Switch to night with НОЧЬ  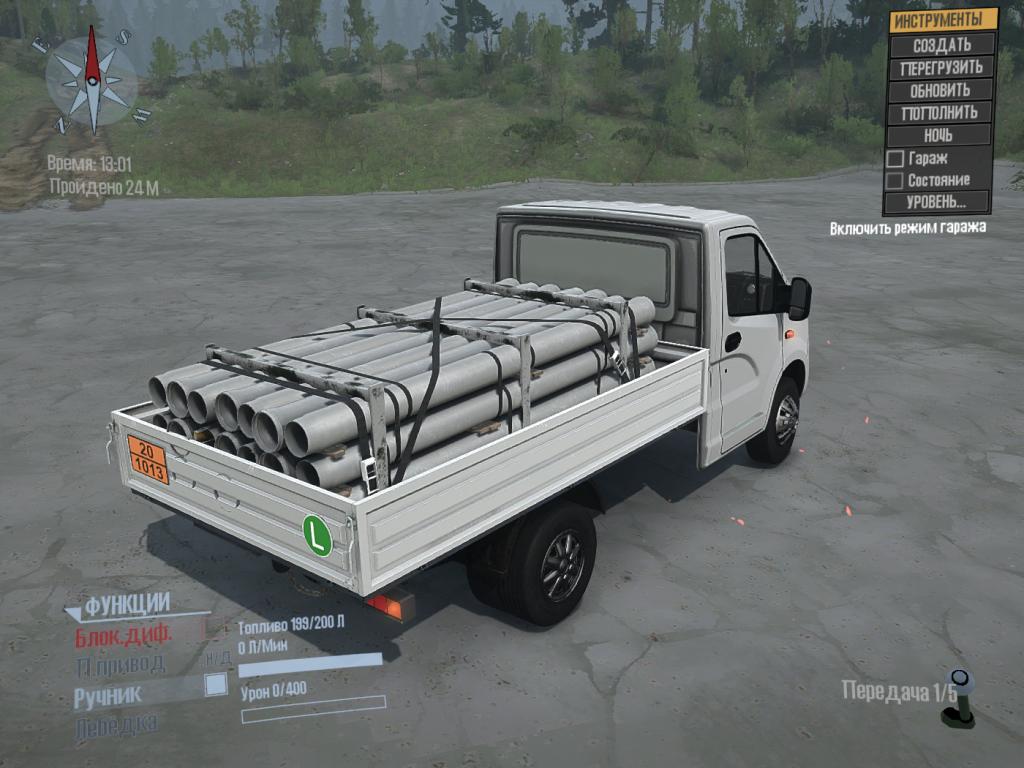(x=937, y=135)
